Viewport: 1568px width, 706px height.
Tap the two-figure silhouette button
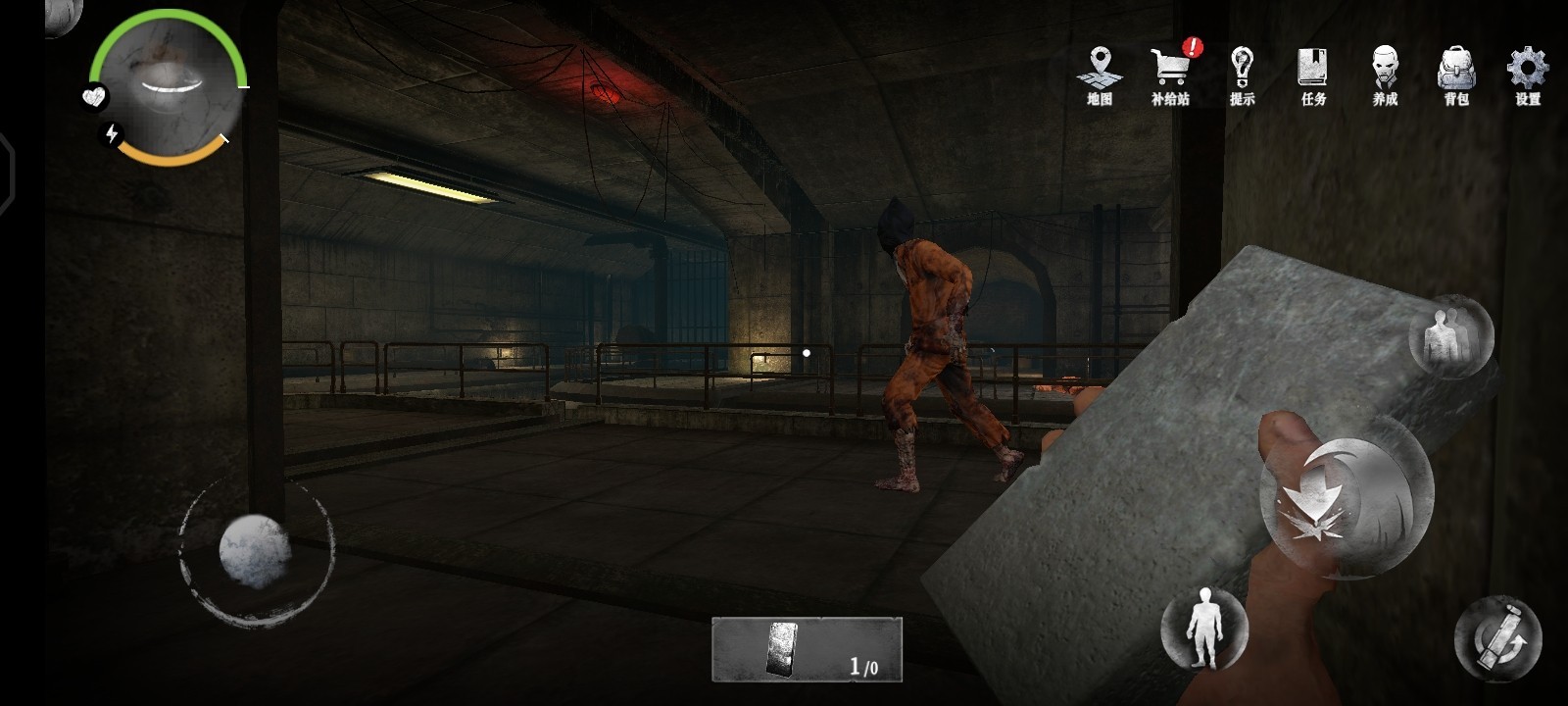(x=1449, y=336)
